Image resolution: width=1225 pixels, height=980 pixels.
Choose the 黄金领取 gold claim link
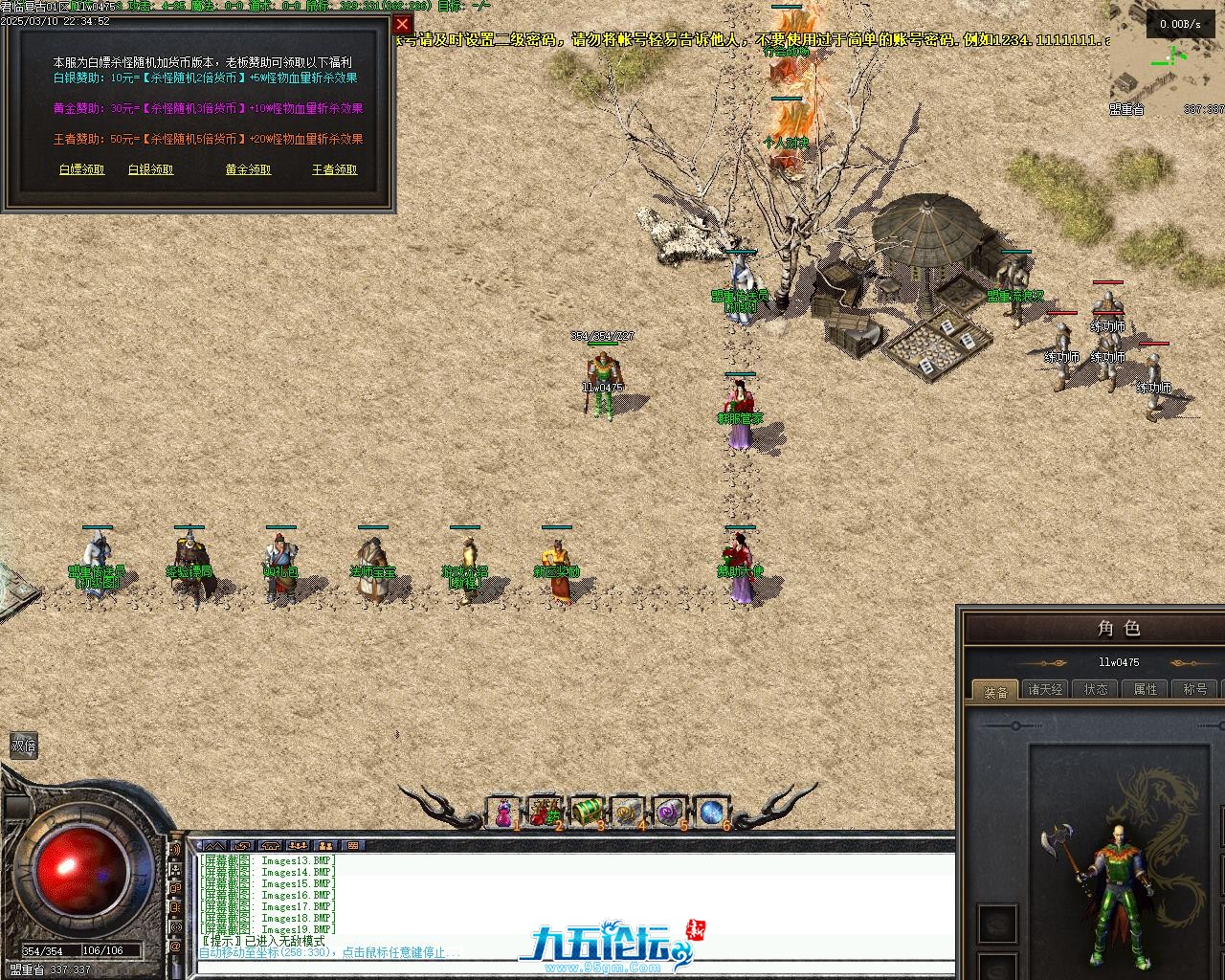tap(249, 169)
